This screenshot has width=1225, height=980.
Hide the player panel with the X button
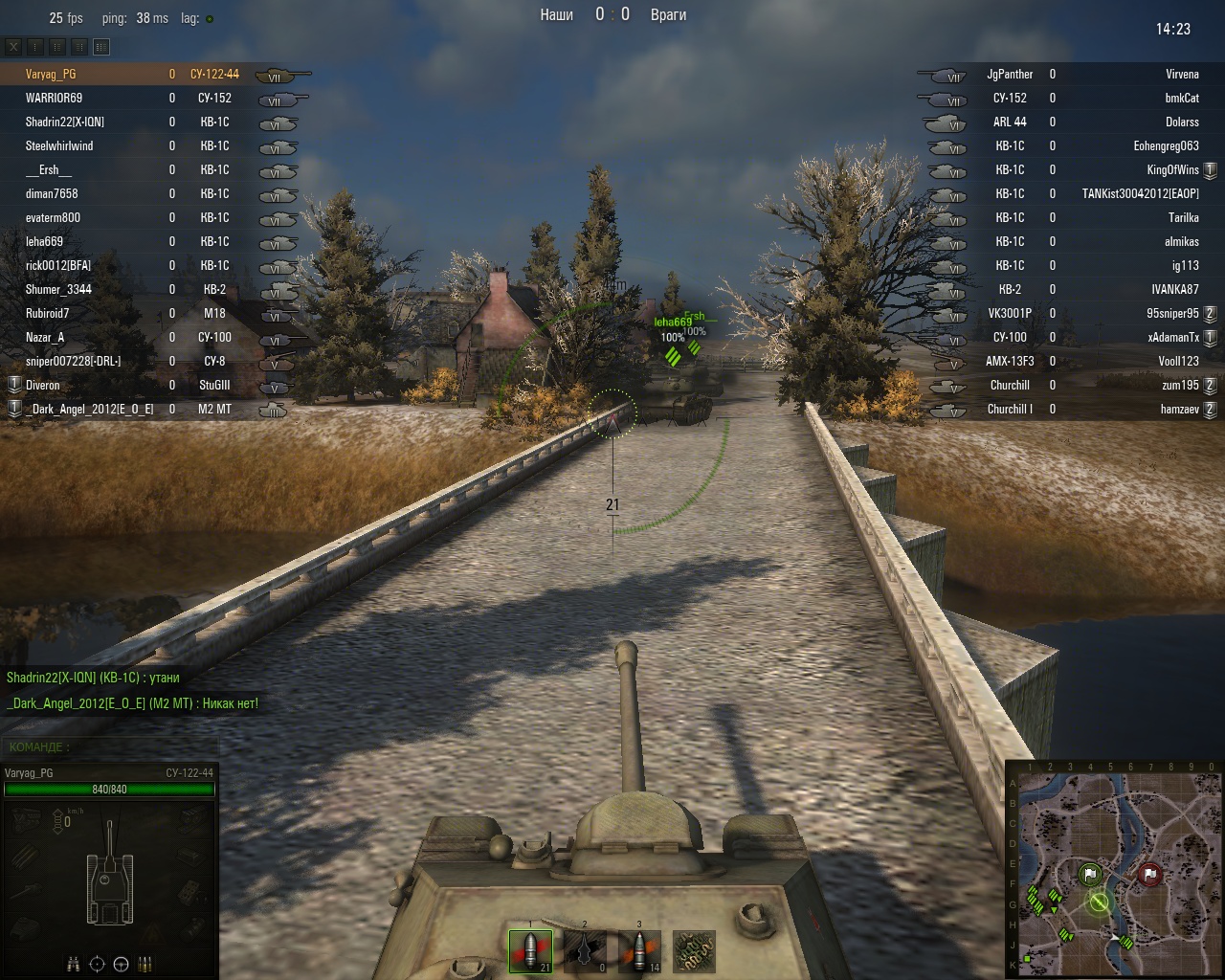14,46
